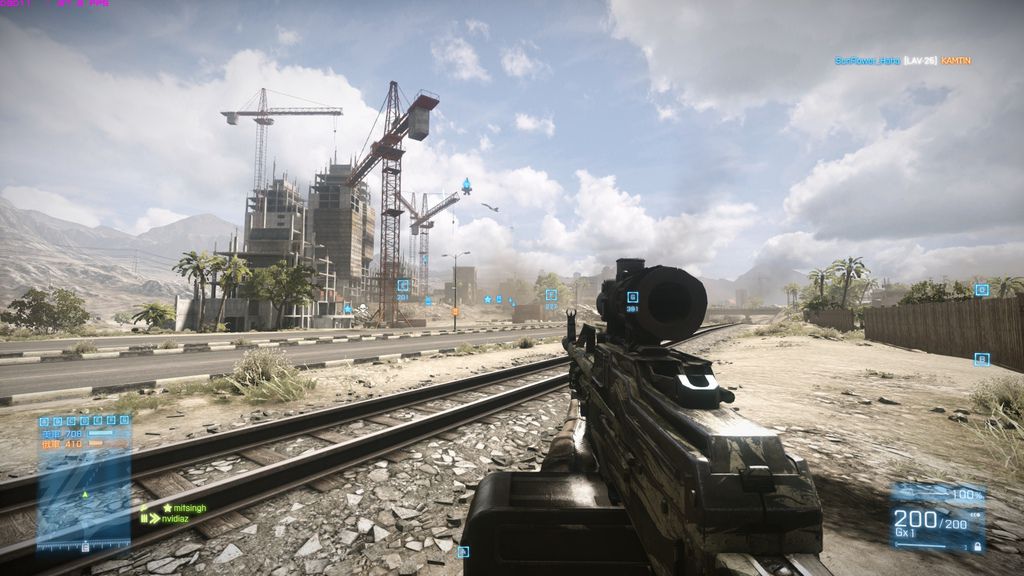1024x576 pixels.
Task: Select squad leader mitsingh in squad list
Action: click(x=188, y=508)
